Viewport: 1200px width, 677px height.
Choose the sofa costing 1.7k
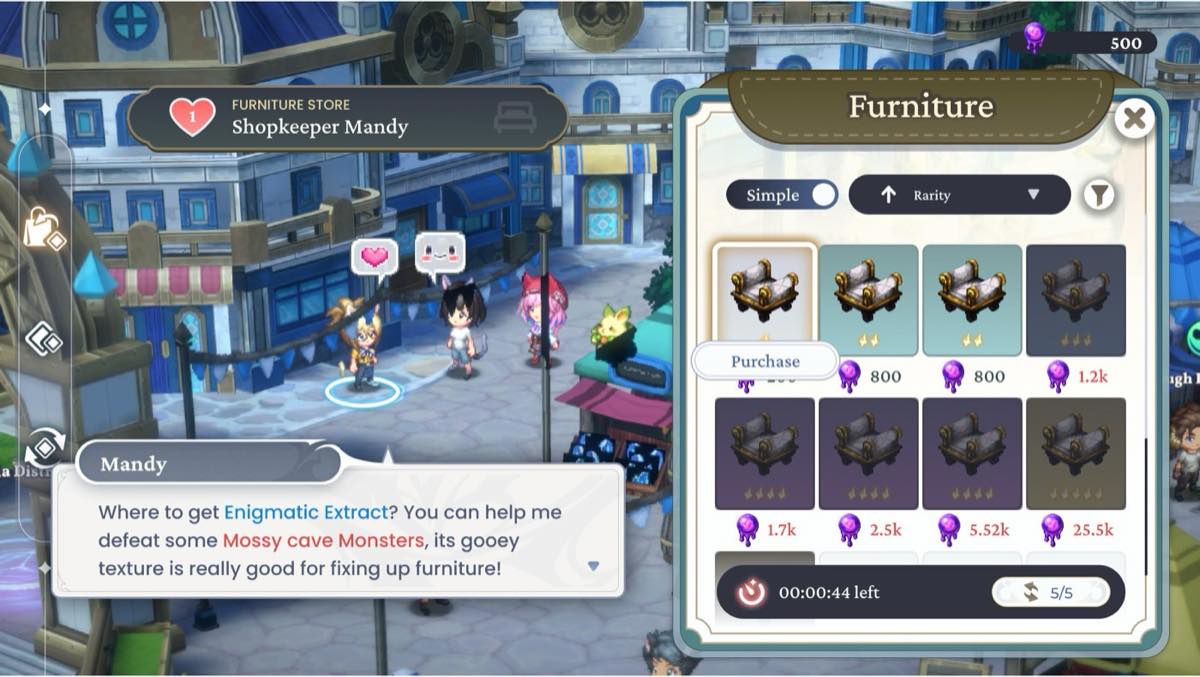tap(765, 451)
